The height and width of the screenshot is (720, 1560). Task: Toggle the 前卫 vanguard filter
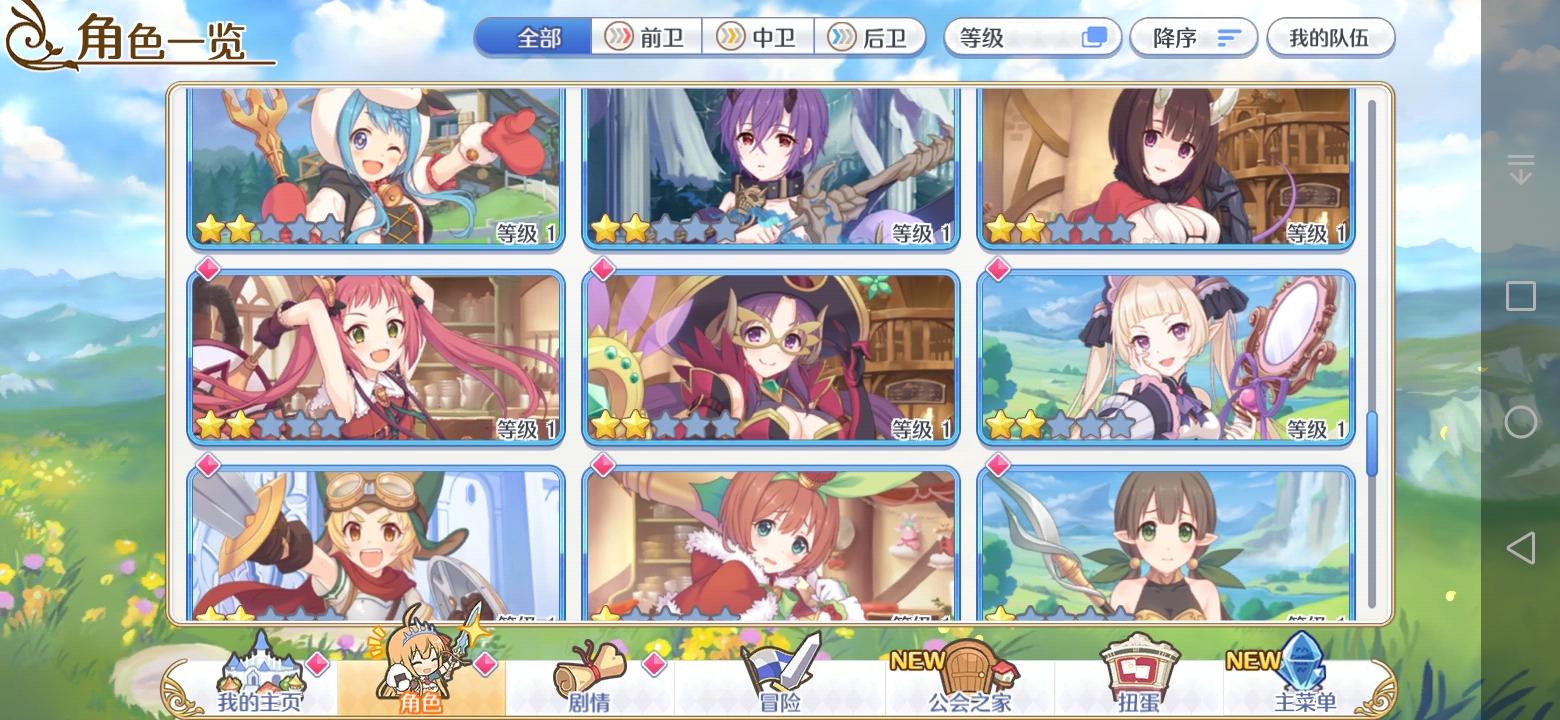[645, 37]
